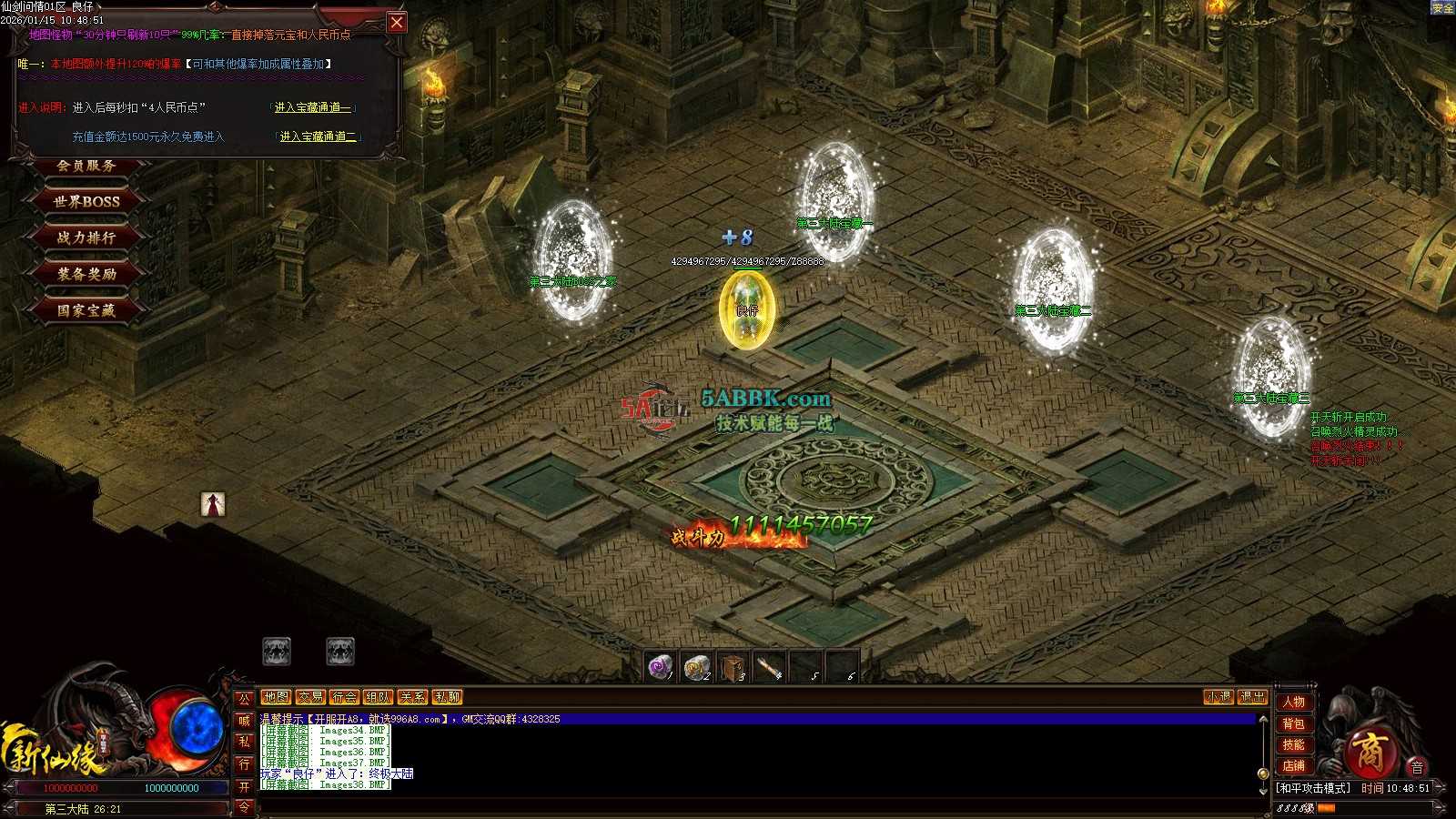Open the red 商 shop orb
Screen dimensions: 1456x819
1368,753
